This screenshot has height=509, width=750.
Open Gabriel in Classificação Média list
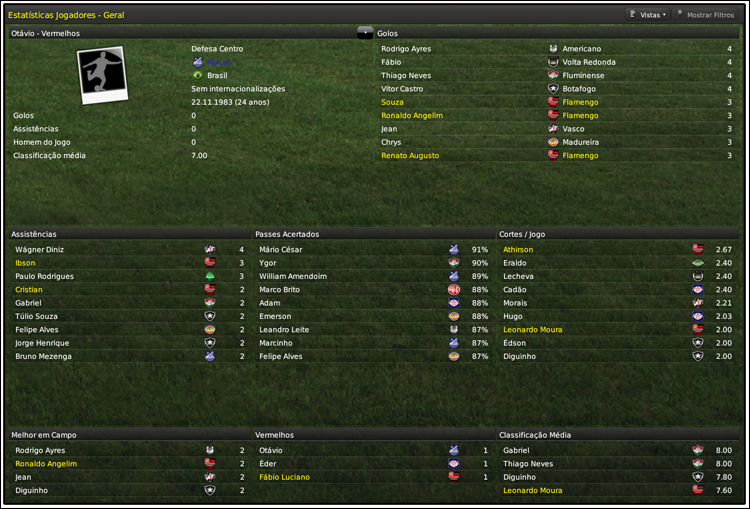pyautogui.click(x=517, y=450)
